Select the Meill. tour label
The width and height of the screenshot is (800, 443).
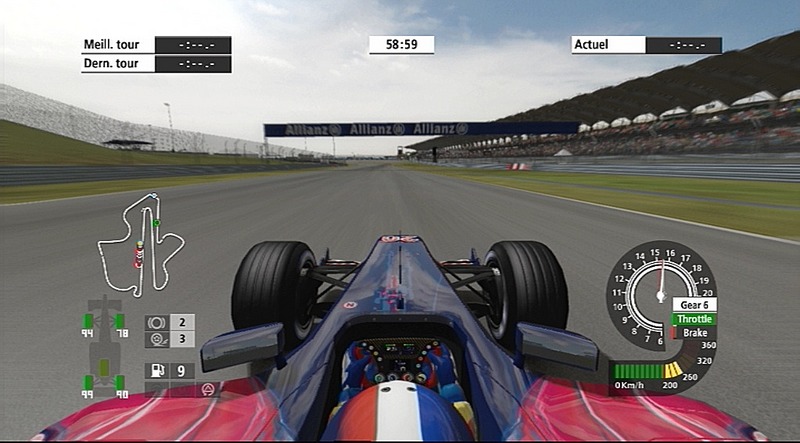click(117, 45)
